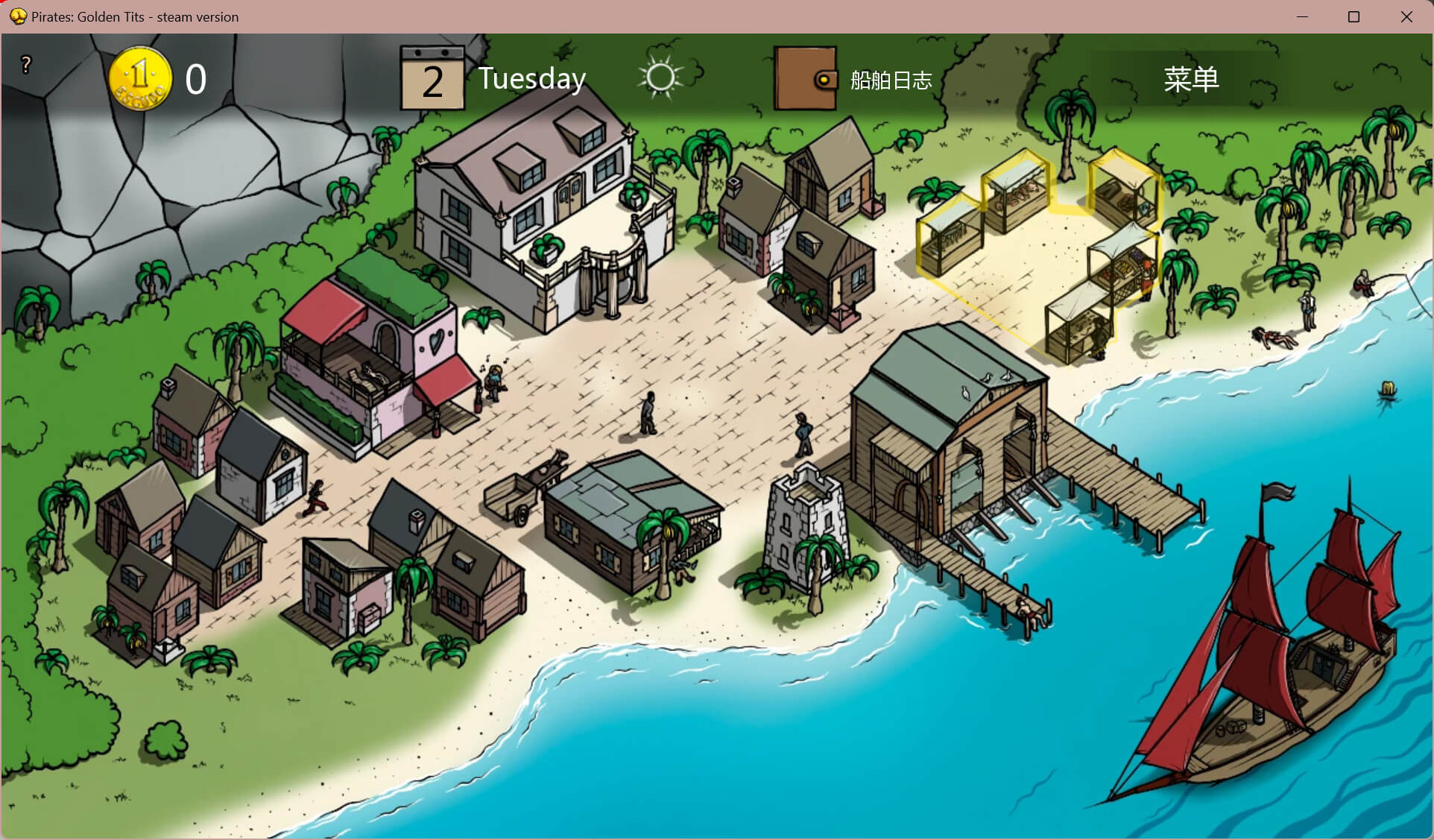
Task: Click the calendar day icon
Action: click(x=432, y=79)
